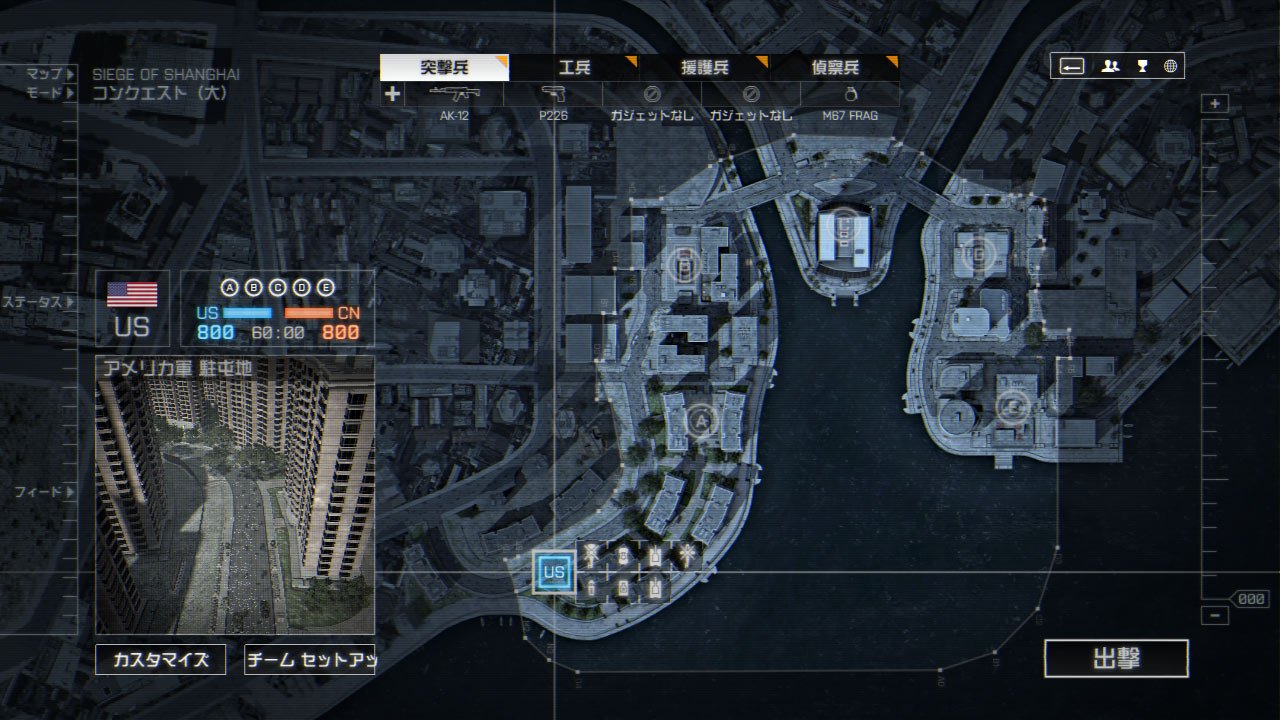This screenshot has height=720, width=1280.
Task: Zoom in the map with plus button
Action: [x=1215, y=104]
